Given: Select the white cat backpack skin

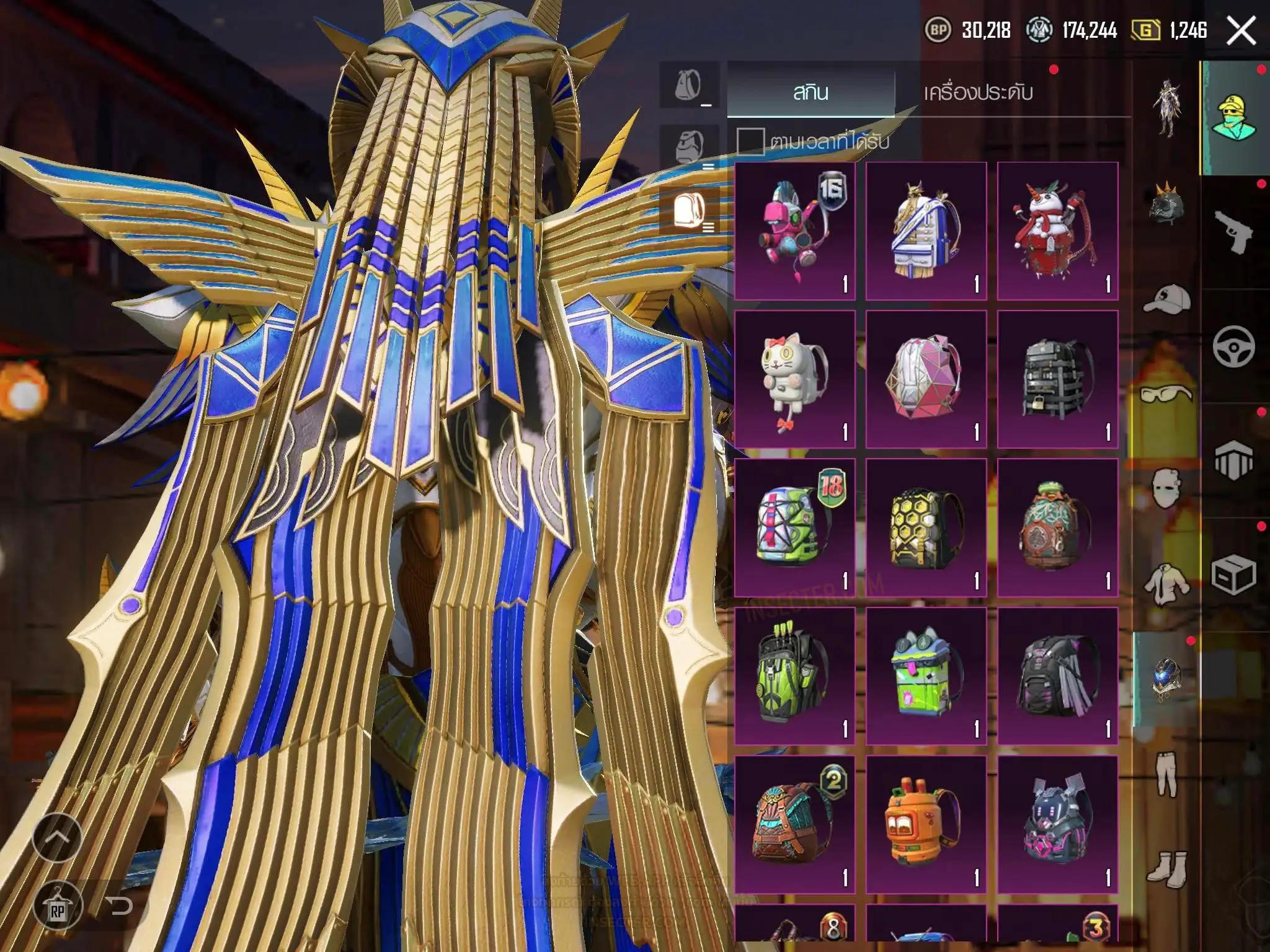Looking at the screenshot, I should pos(794,379).
